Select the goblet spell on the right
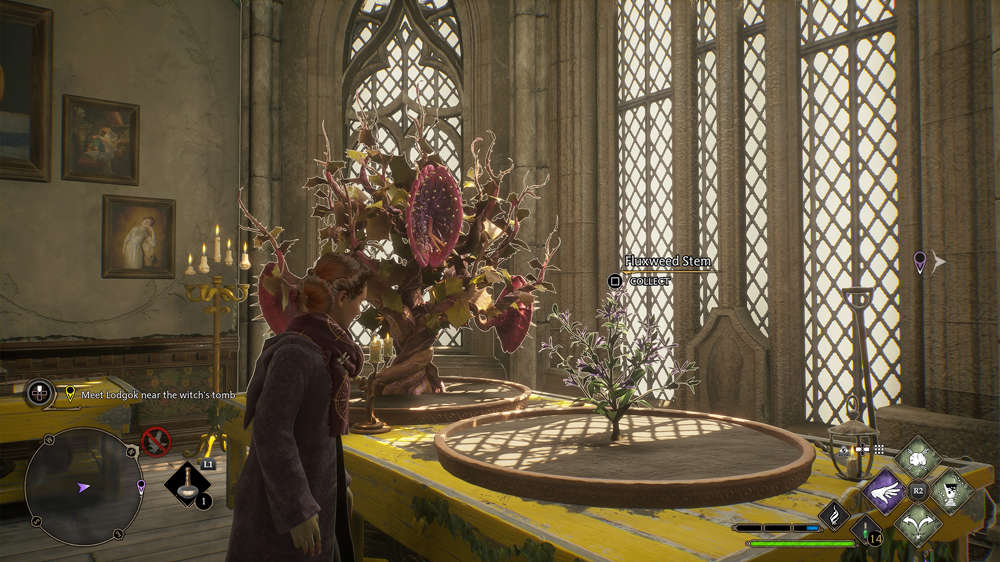 pos(951,491)
